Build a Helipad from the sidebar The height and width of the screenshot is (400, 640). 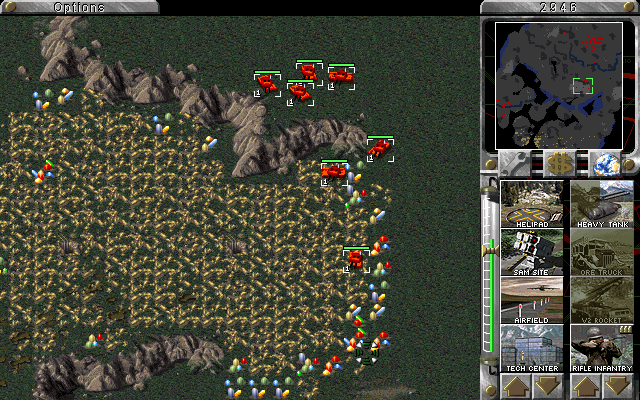pos(532,204)
